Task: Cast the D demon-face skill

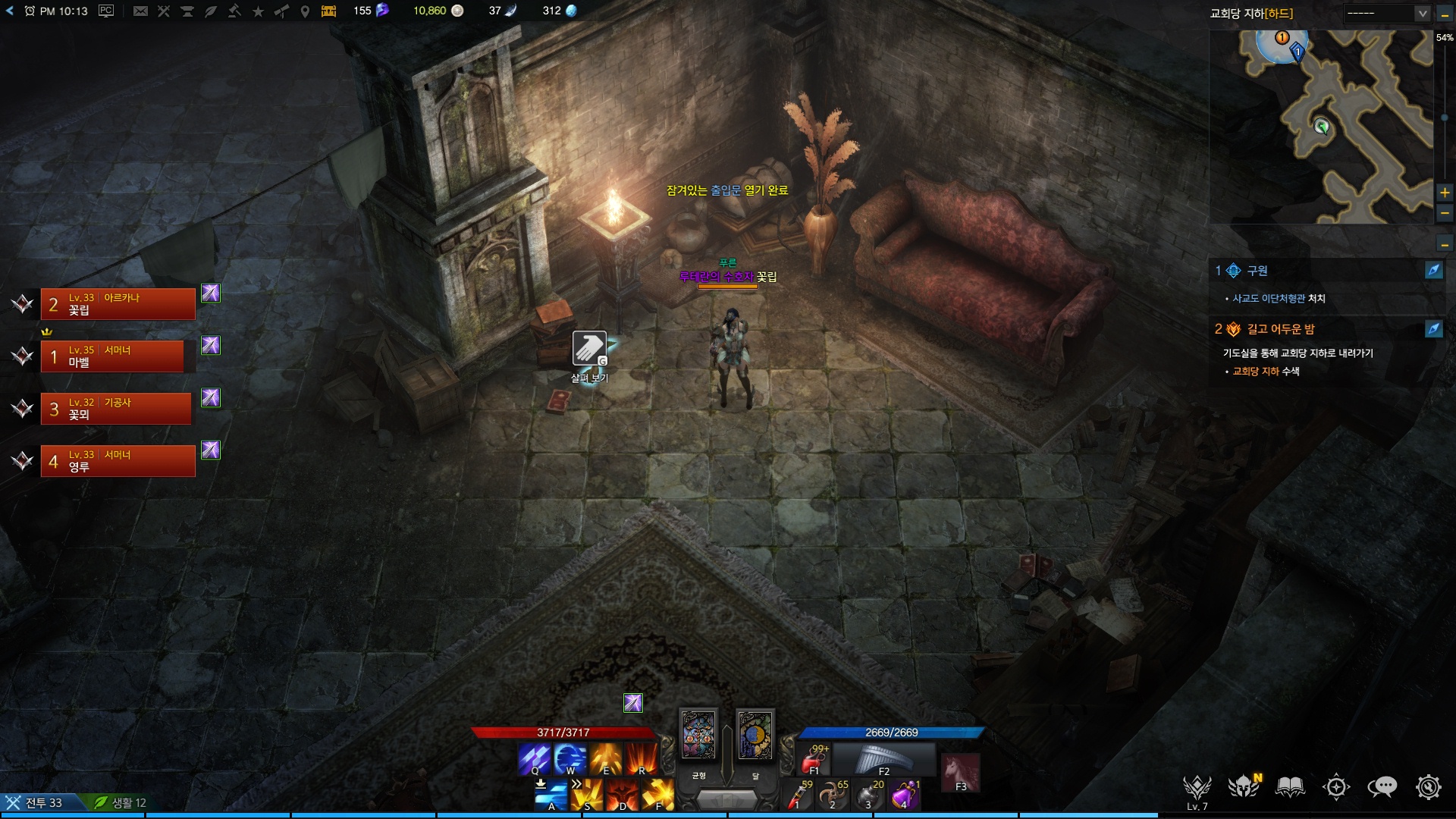Action: click(x=622, y=795)
